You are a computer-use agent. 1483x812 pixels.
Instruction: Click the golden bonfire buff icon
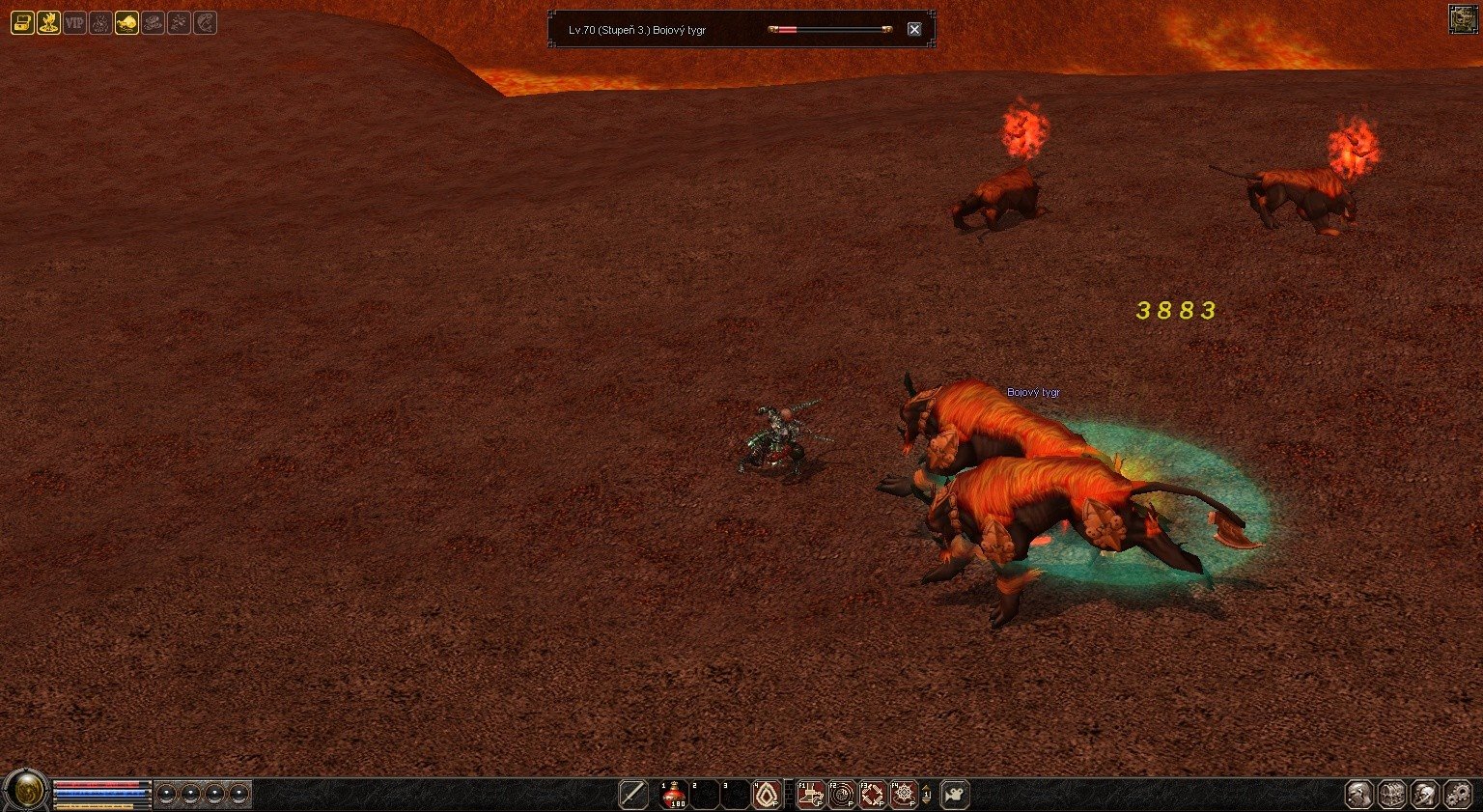pos(48,22)
